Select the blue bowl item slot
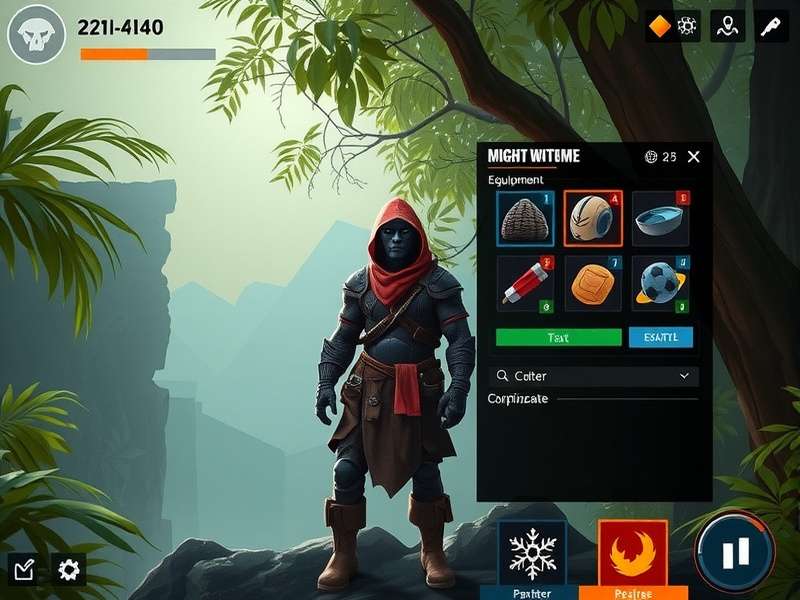 660,218
